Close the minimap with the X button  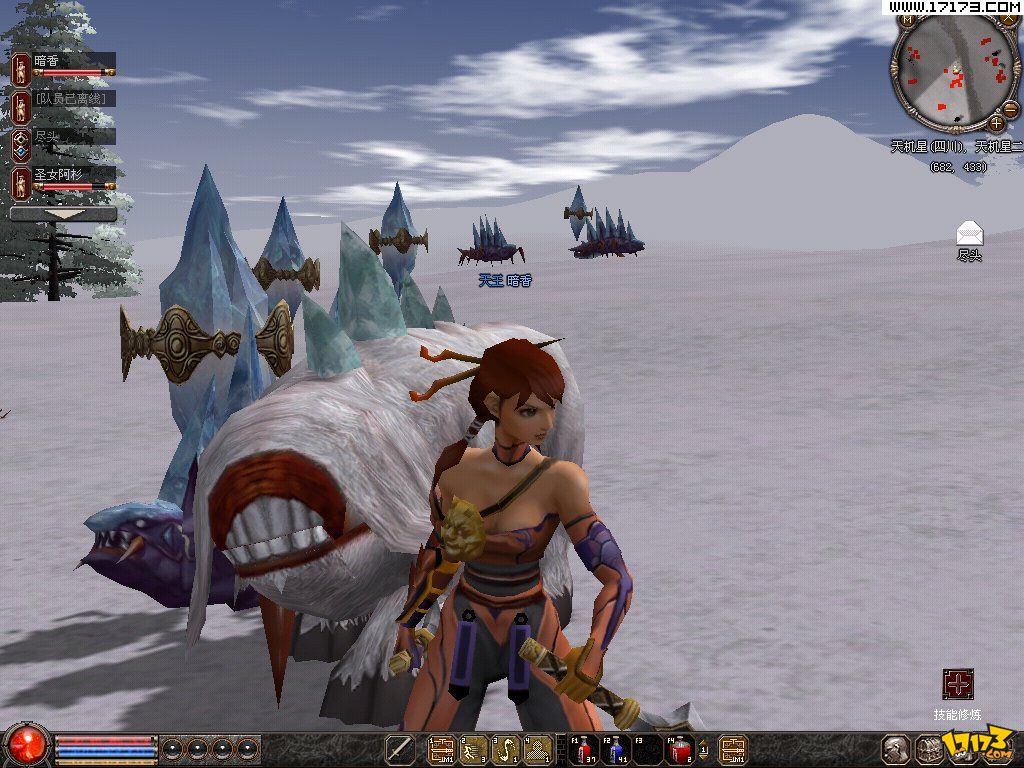pos(1009,19)
